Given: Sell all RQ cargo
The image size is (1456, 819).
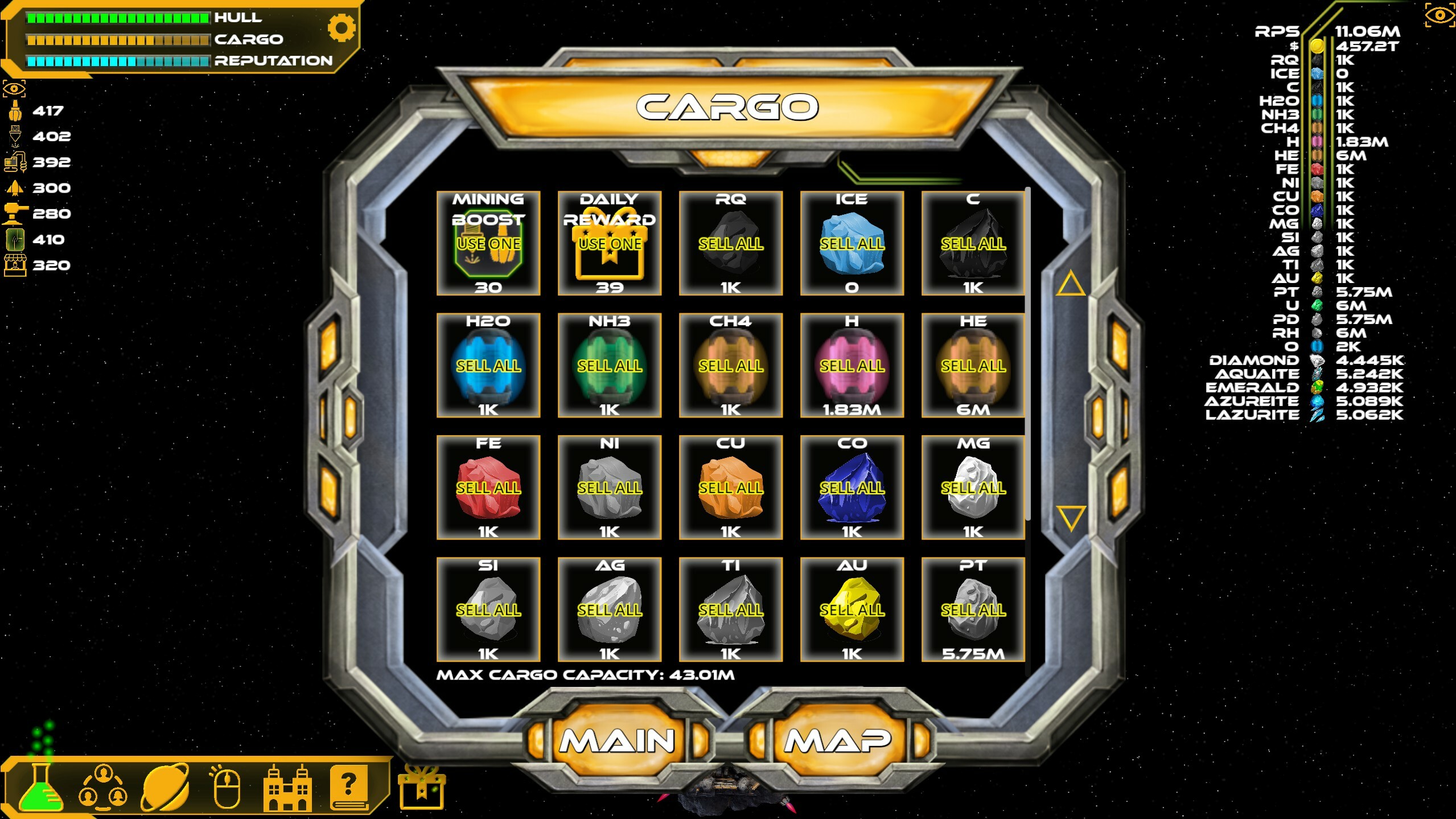Looking at the screenshot, I should point(731,244).
